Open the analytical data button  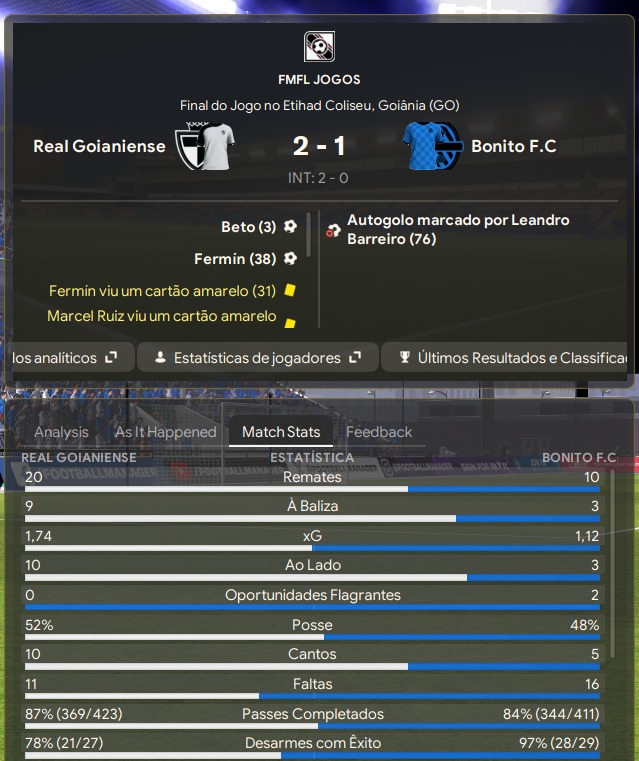point(66,357)
